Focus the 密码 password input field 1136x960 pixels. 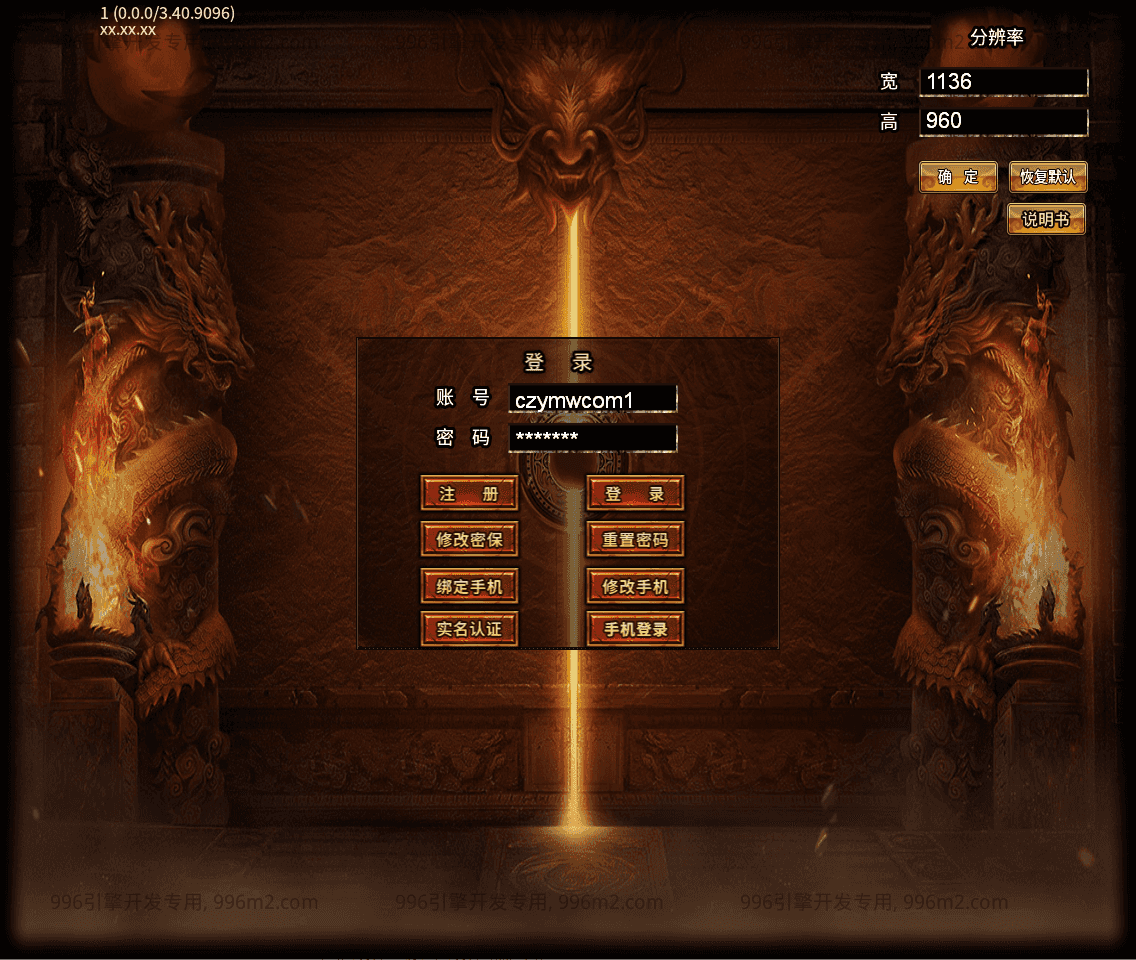(593, 438)
